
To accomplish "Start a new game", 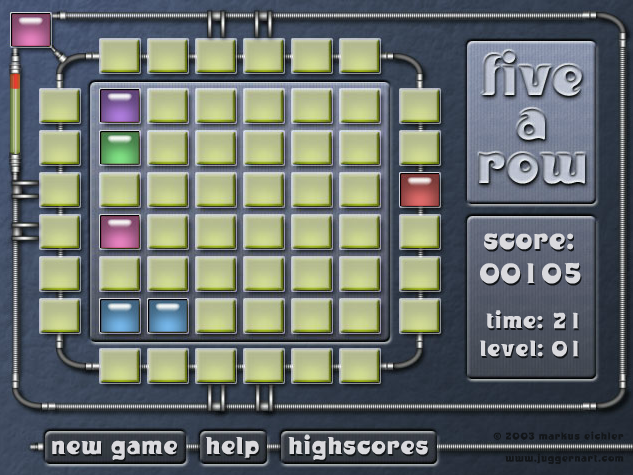I will 115,446.
